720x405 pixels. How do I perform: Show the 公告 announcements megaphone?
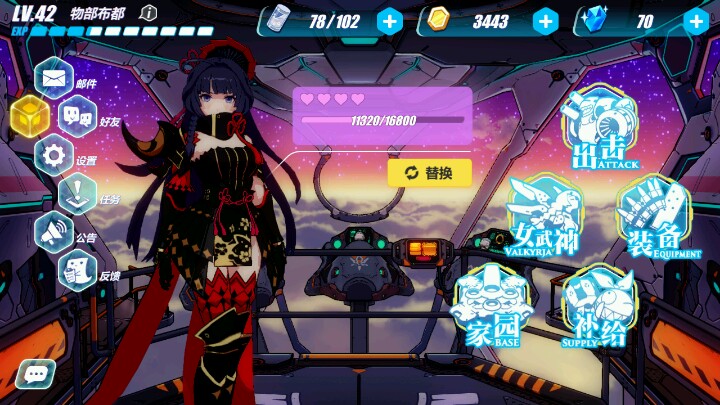(54, 232)
